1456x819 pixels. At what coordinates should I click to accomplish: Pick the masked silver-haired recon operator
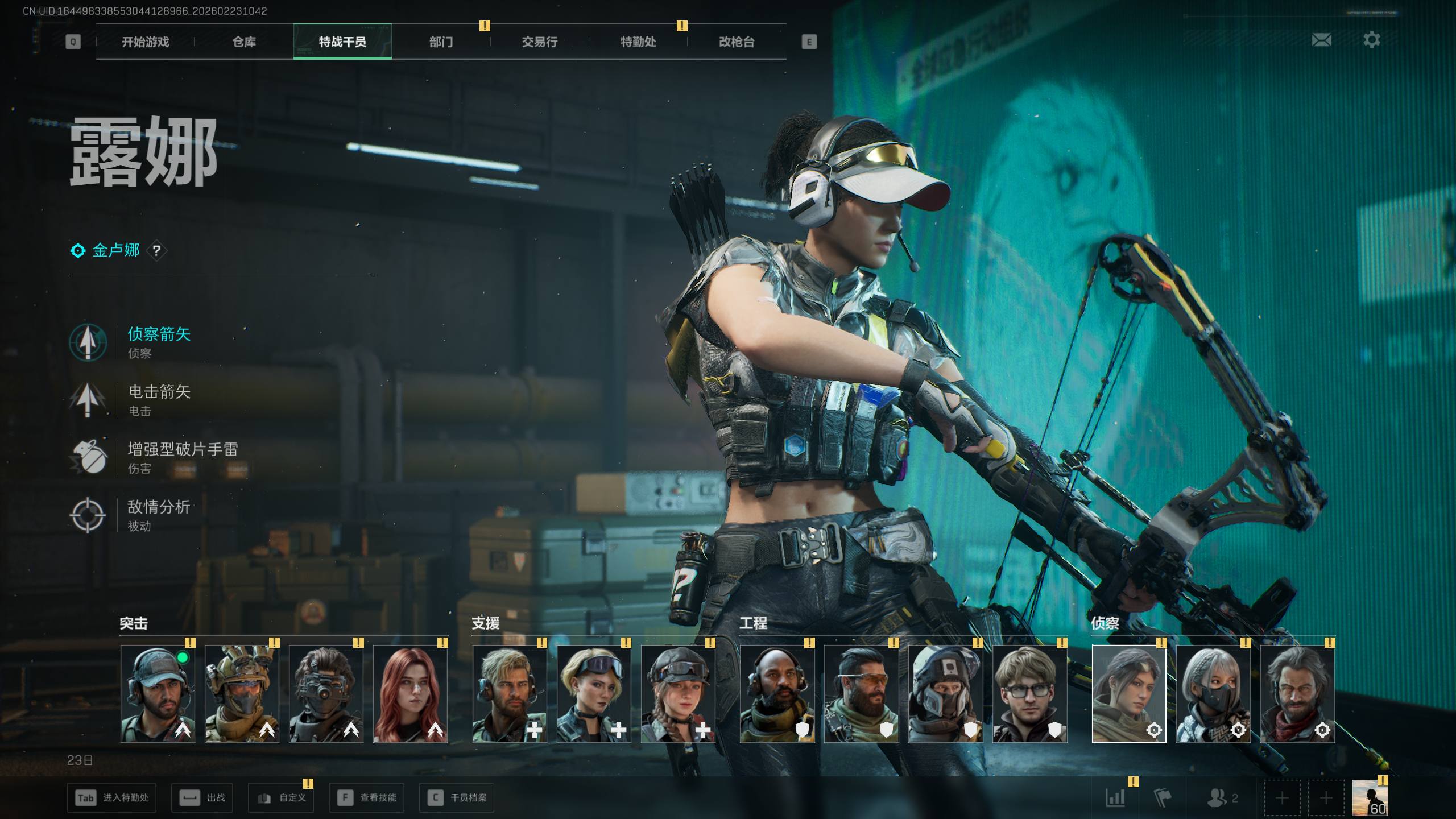click(x=1213, y=694)
